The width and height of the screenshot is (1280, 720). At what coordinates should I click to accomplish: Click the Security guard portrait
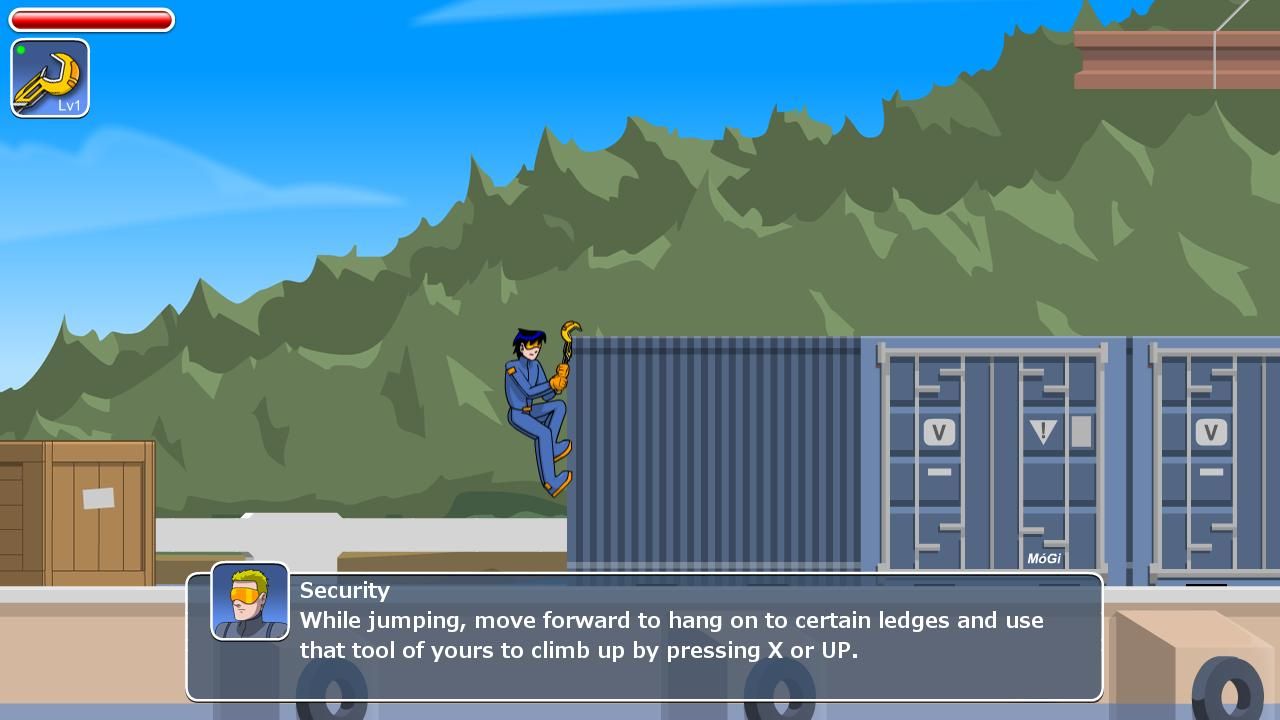250,600
